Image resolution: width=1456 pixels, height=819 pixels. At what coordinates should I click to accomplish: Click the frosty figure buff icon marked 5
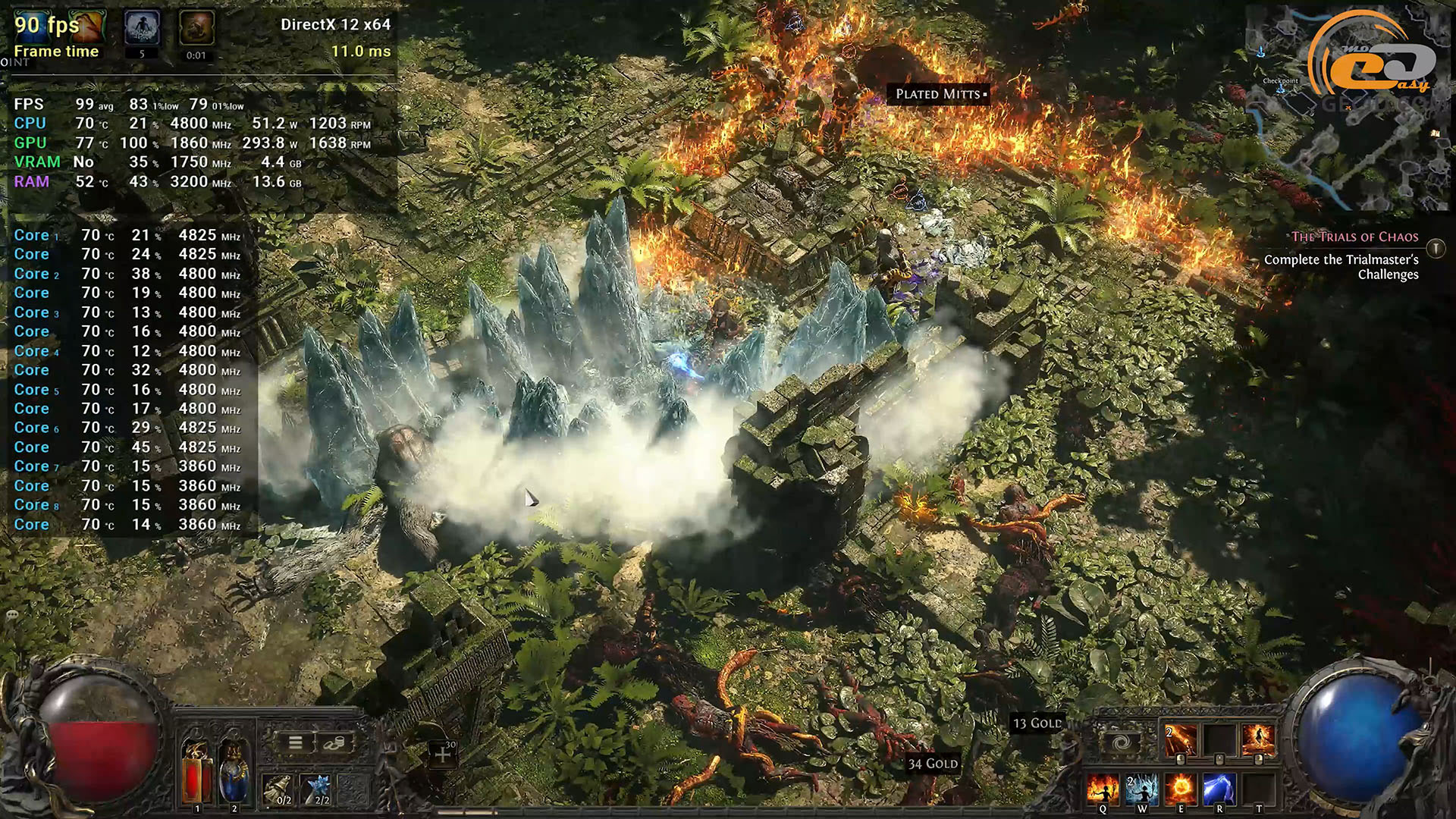142,29
